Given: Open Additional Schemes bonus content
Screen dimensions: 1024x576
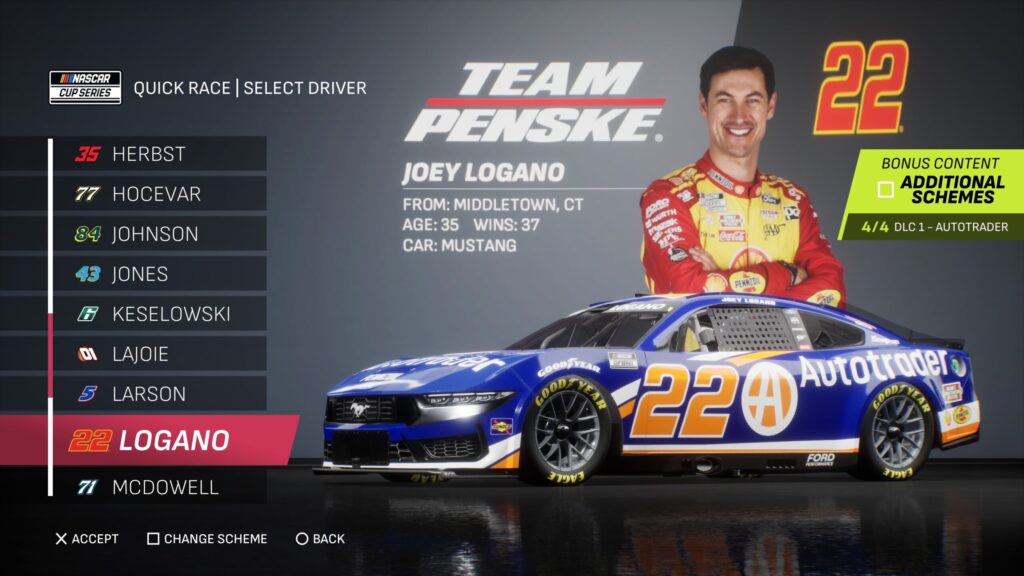Looking at the screenshot, I should tap(940, 188).
